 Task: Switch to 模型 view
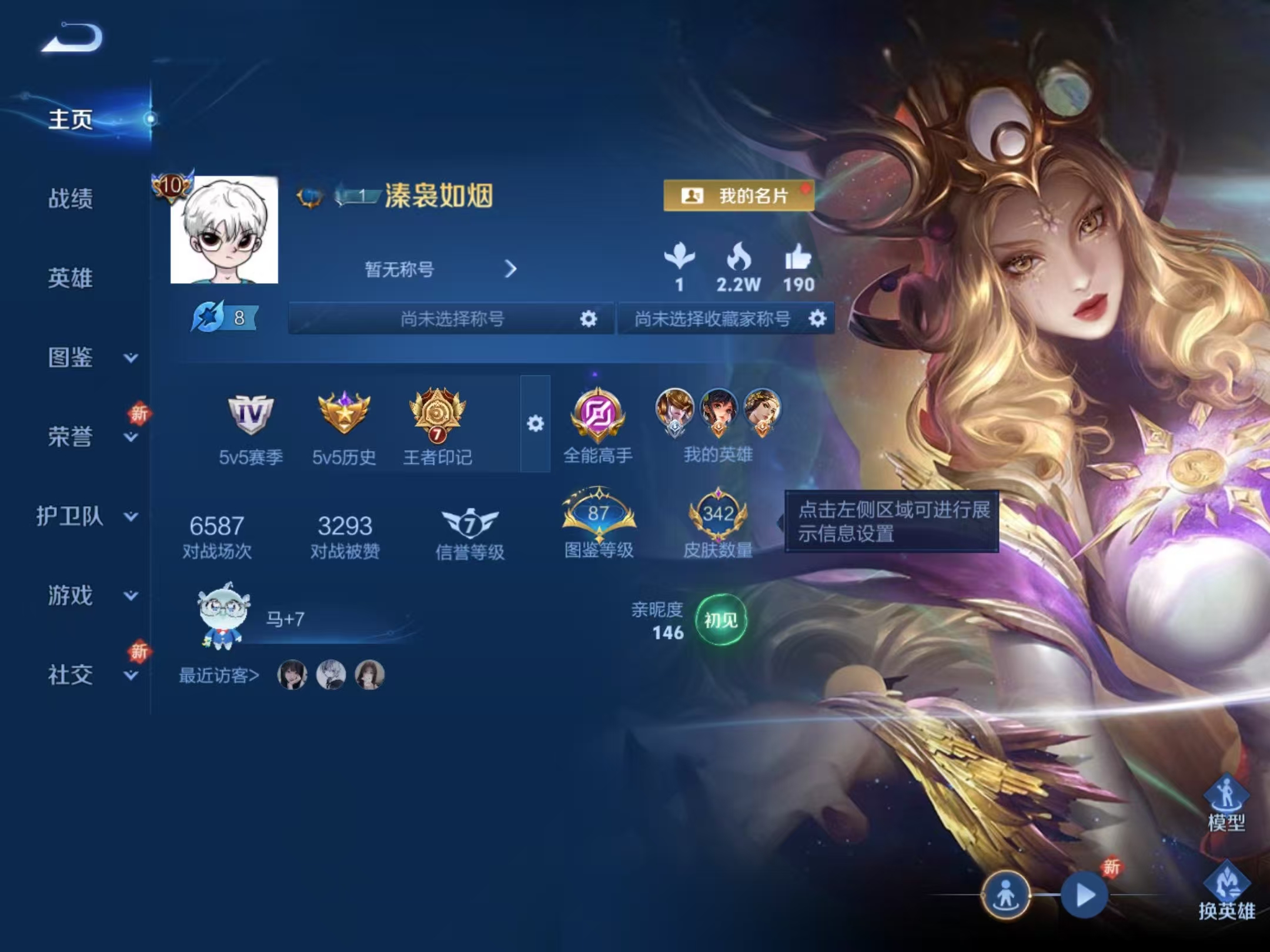coord(1226,802)
